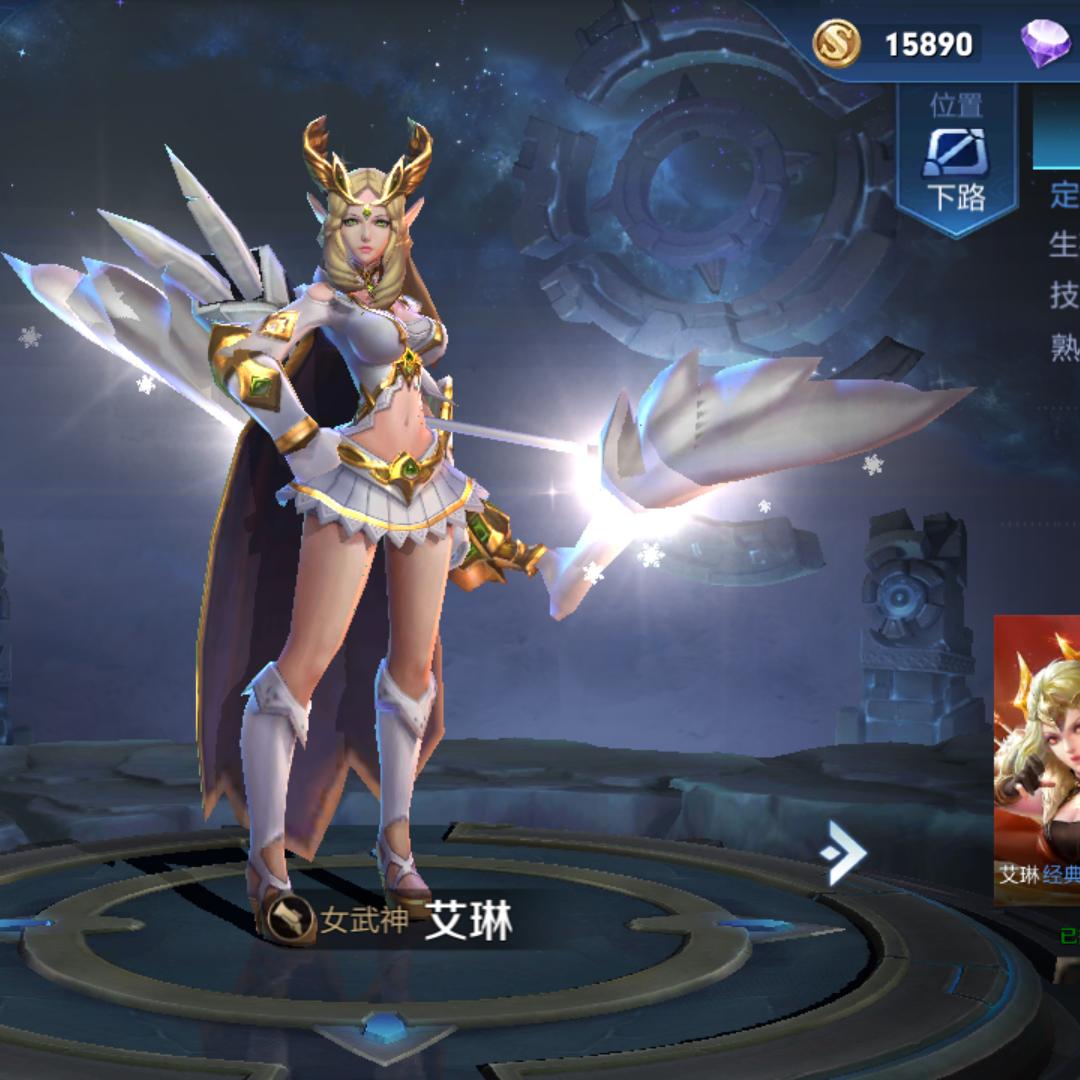Select the 艾琳 classic skin thumbnail
1080x1080 pixels.
[x=1038, y=760]
